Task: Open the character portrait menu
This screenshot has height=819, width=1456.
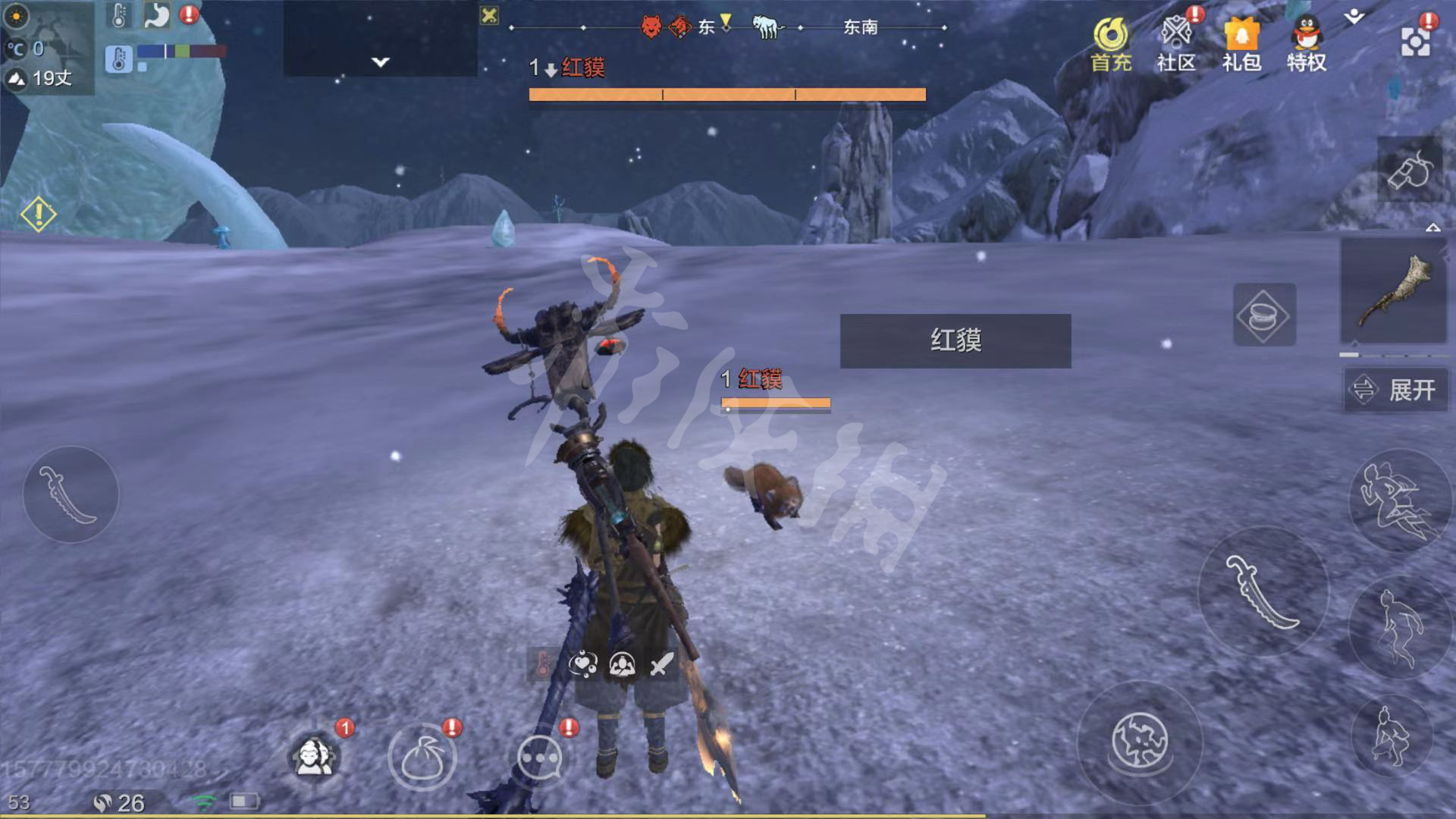Action: click(314, 757)
